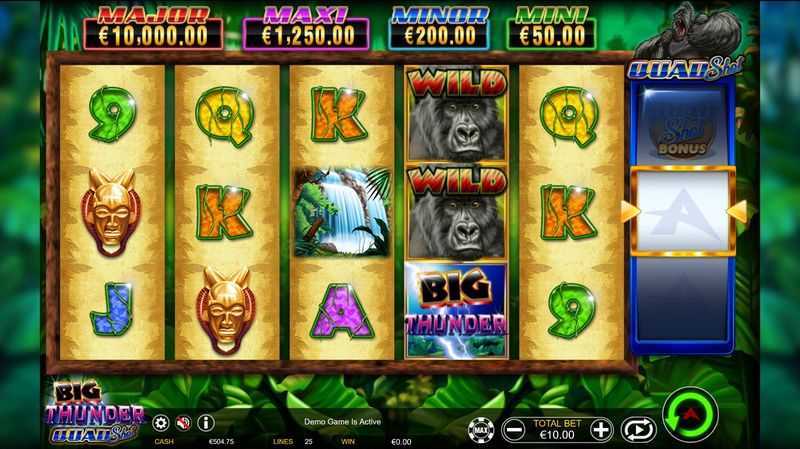Open the settings gear
Viewport: 800px width, 449px height.
pos(161,423)
